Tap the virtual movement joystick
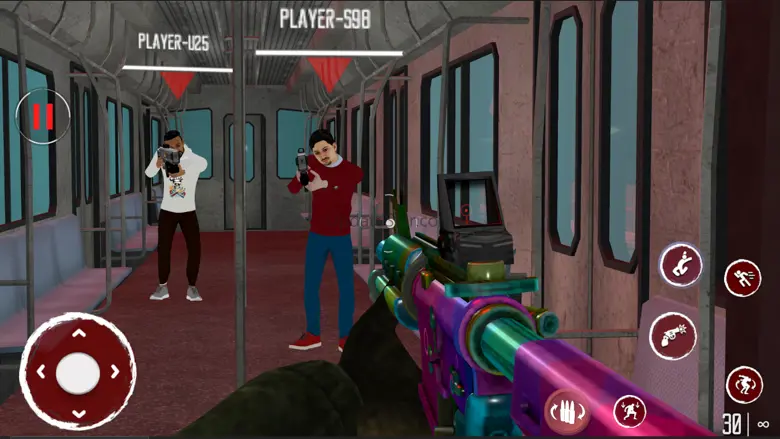This screenshot has height=439, width=780. [77, 372]
